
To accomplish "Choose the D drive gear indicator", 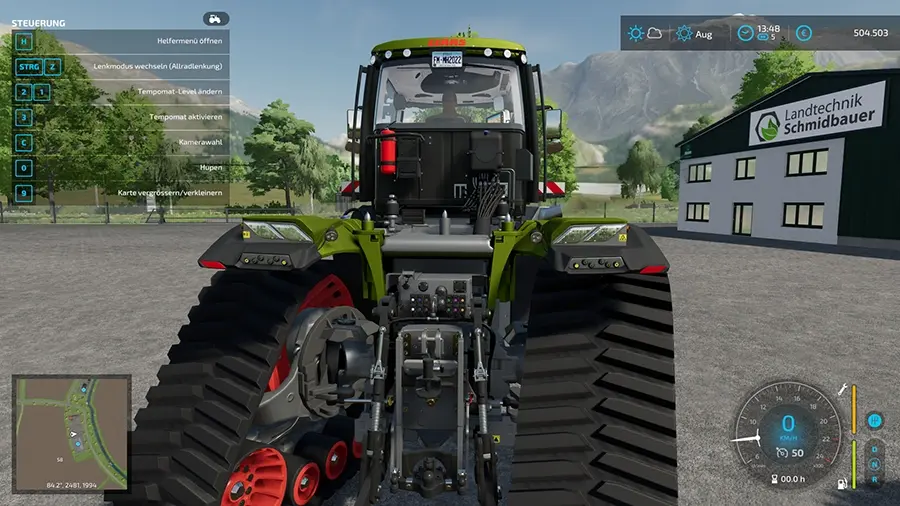I will (874, 449).
